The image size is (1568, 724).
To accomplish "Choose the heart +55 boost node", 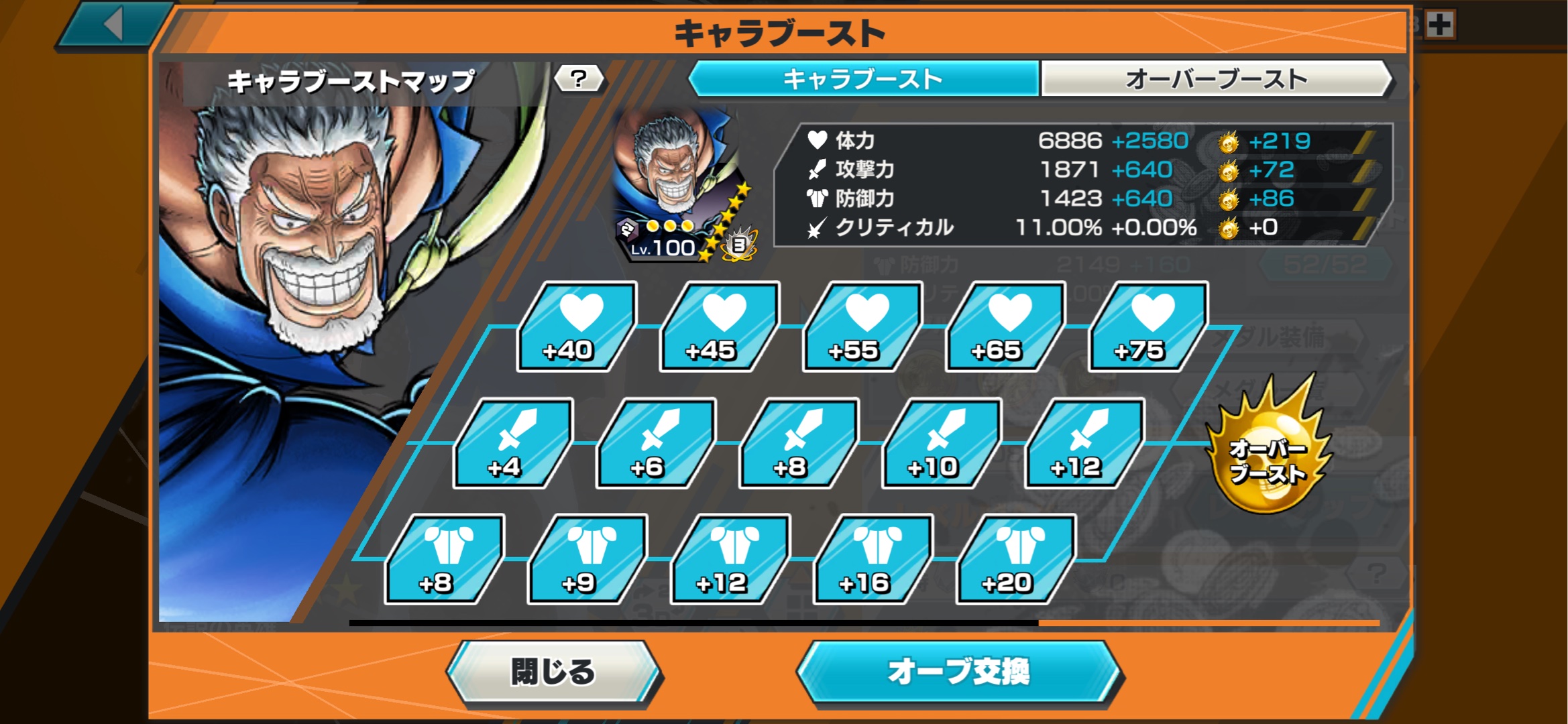I will click(862, 327).
